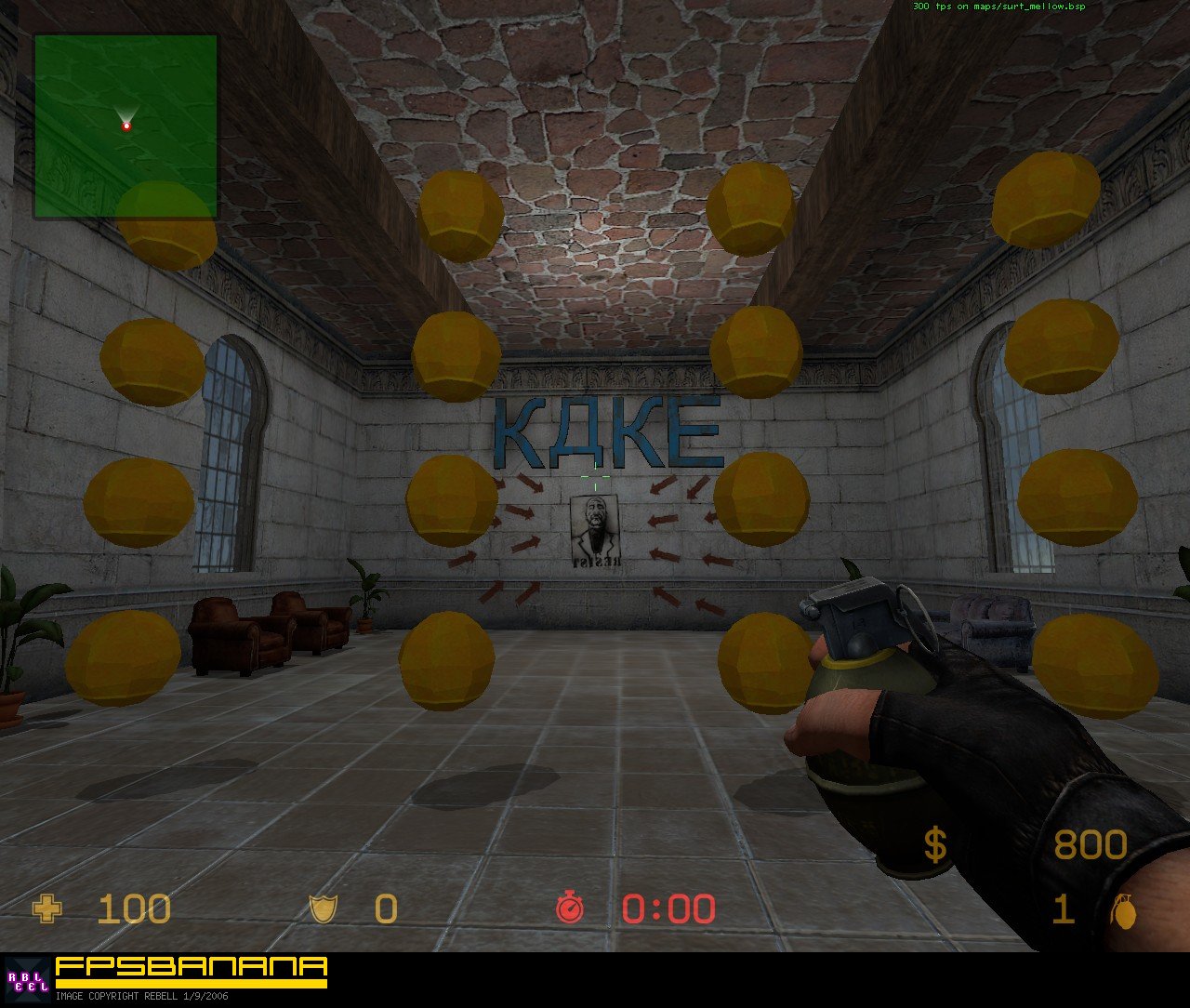Click the dollar sign icon beside 800
Image resolution: width=1190 pixels, height=1008 pixels.
pos(936,843)
